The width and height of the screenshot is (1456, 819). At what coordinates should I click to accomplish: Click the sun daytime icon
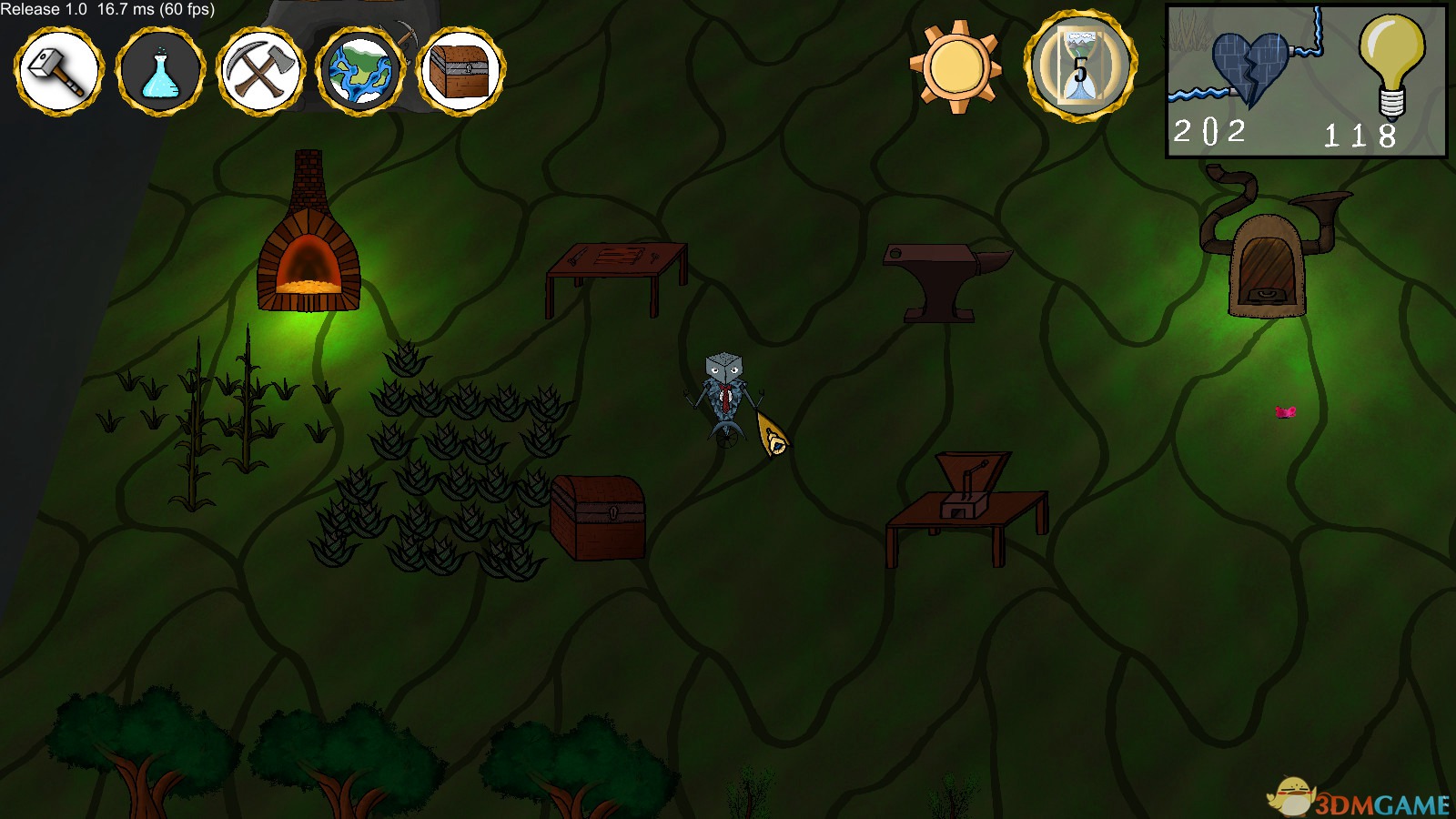(955, 67)
